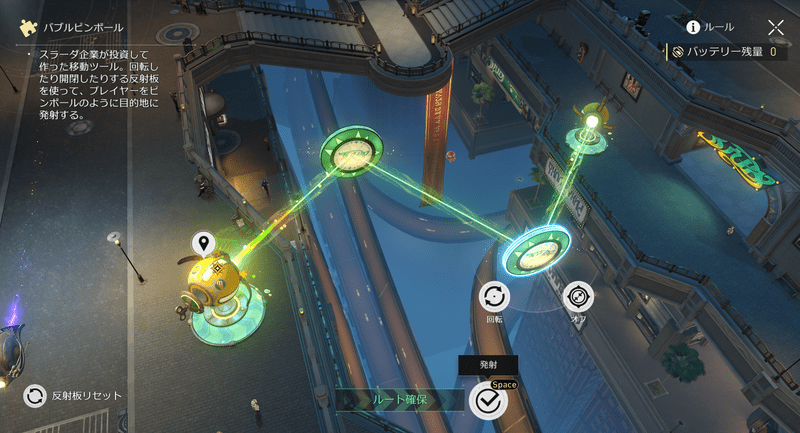The width and height of the screenshot is (800, 433).
Task: Reset reflectors with 反射板リセット
Action: tap(36, 395)
